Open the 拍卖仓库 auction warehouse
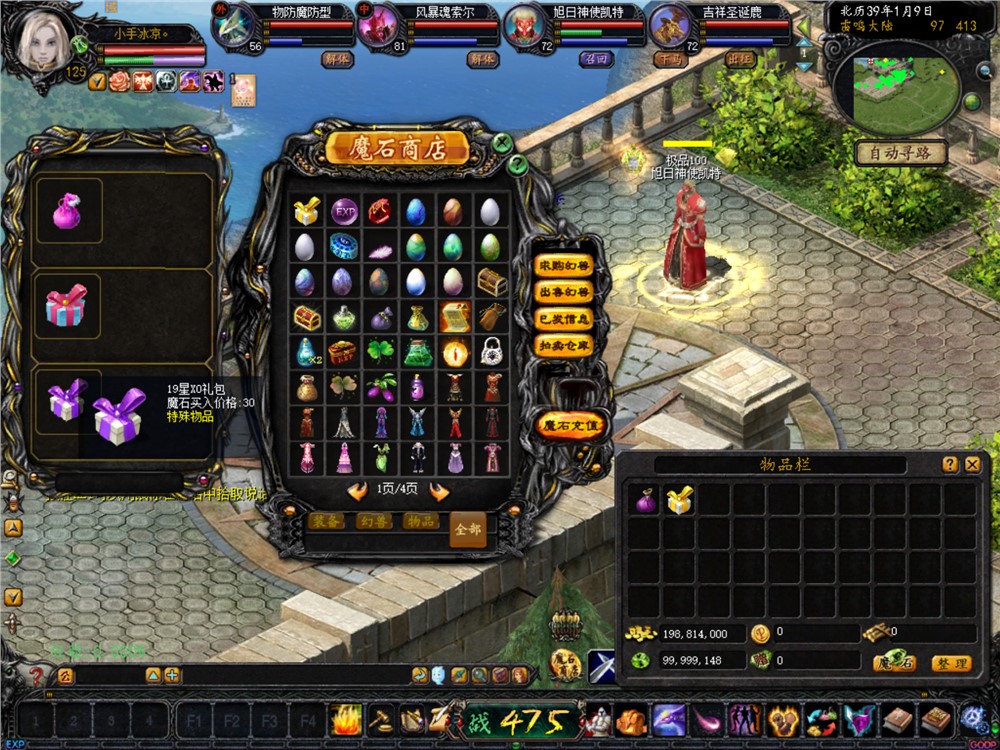 (565, 346)
